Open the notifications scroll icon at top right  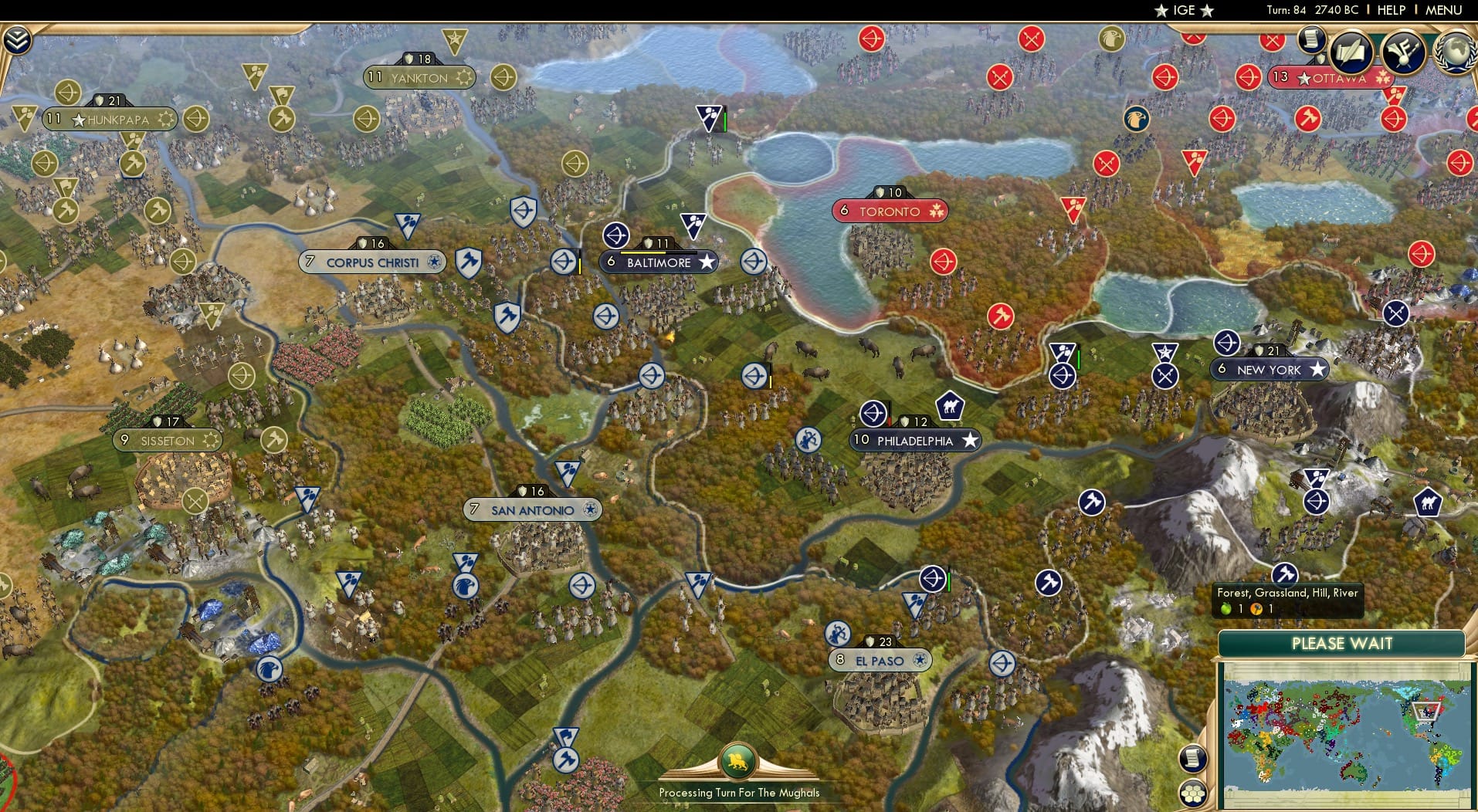point(1310,39)
